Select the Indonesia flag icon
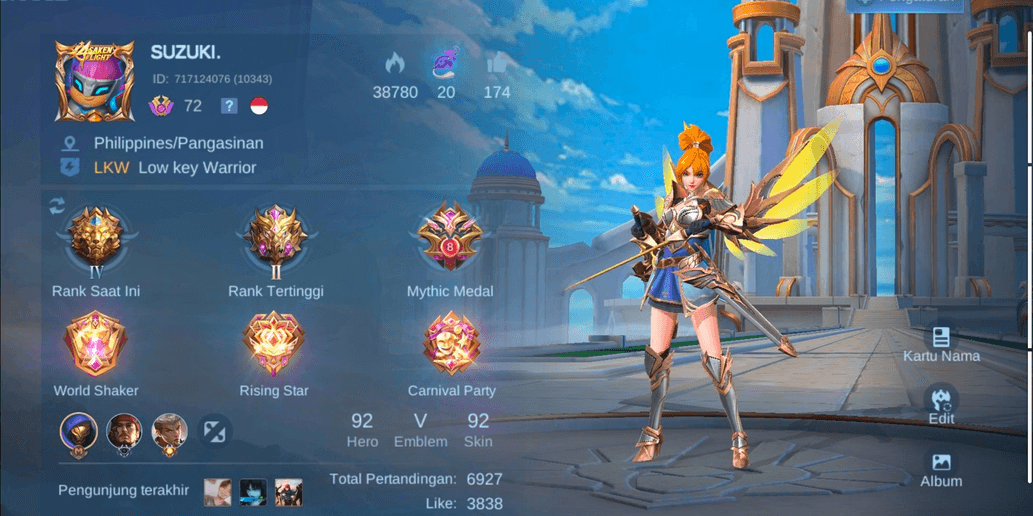Image resolution: width=1033 pixels, height=516 pixels. point(259,106)
